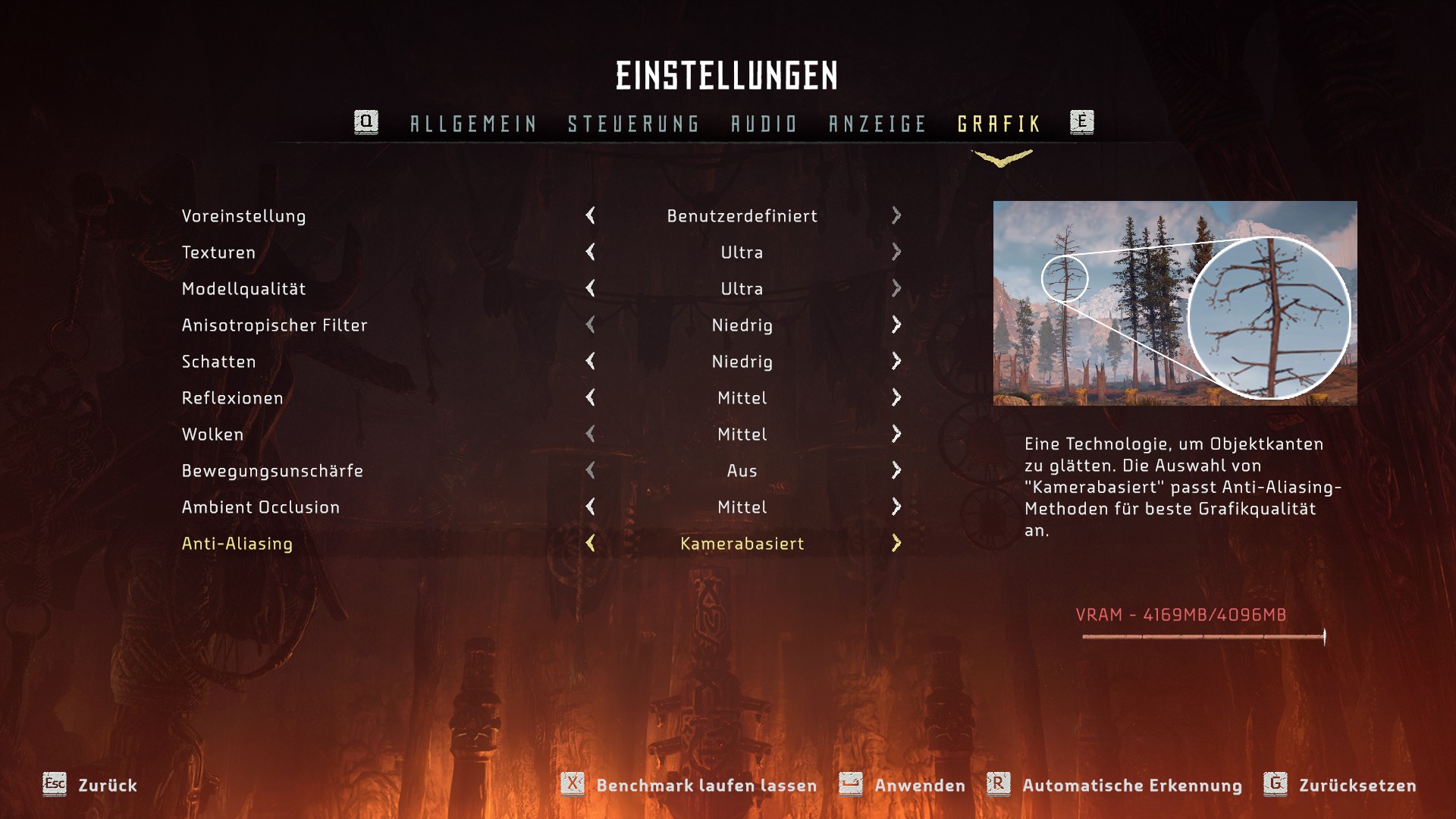The height and width of the screenshot is (819, 1456).
Task: Increase Texturen with its right arrow
Action: (x=896, y=252)
